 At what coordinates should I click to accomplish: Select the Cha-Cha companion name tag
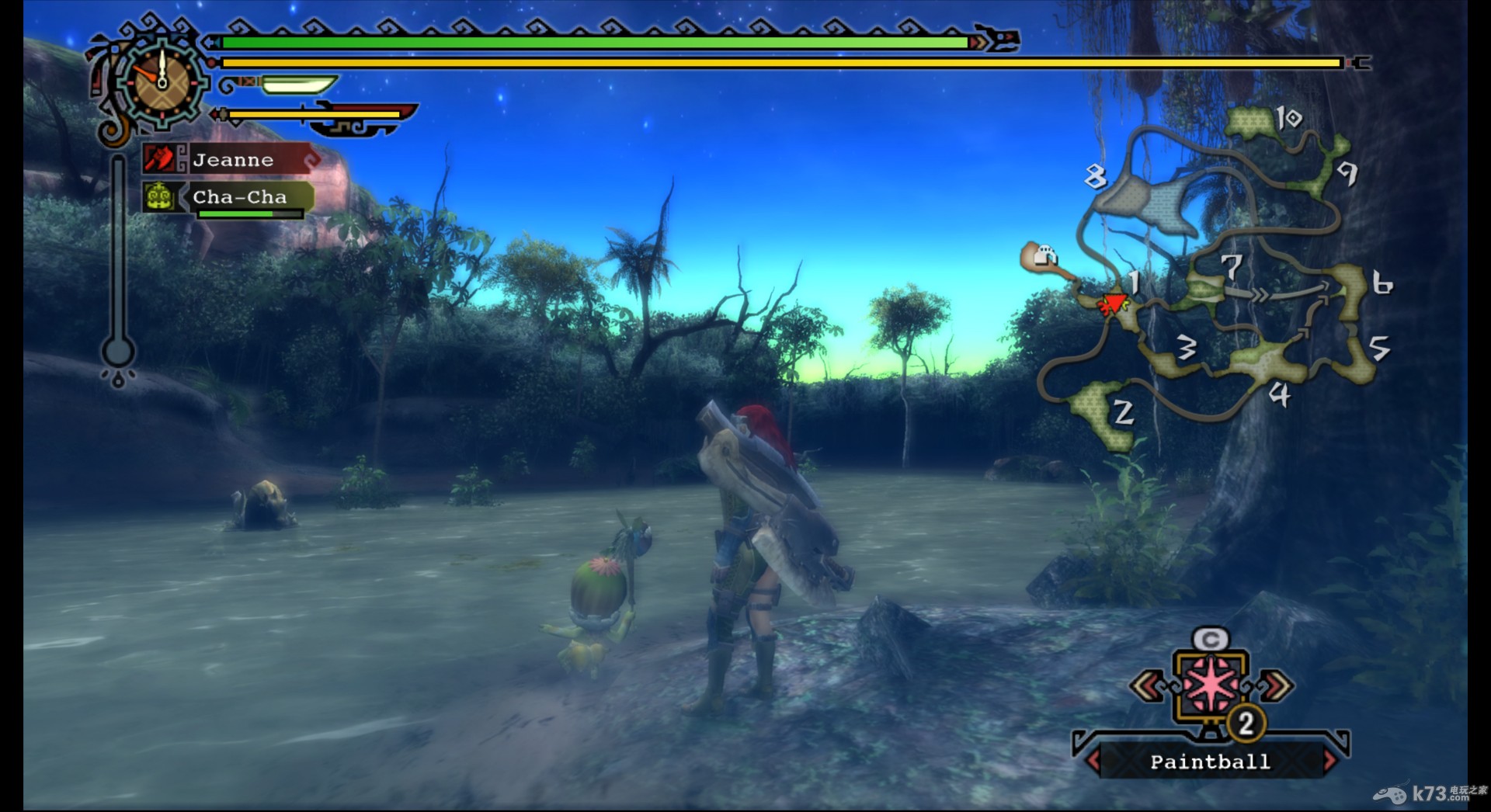(x=239, y=197)
